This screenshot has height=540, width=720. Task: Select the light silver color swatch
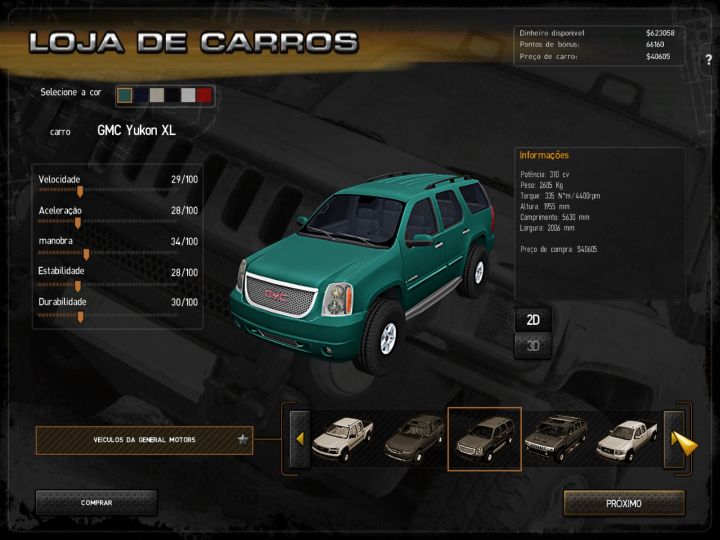coord(188,95)
